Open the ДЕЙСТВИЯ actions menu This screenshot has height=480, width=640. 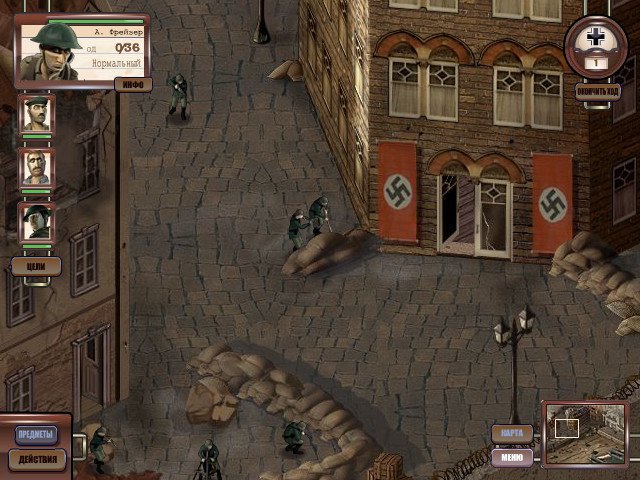coord(36,458)
